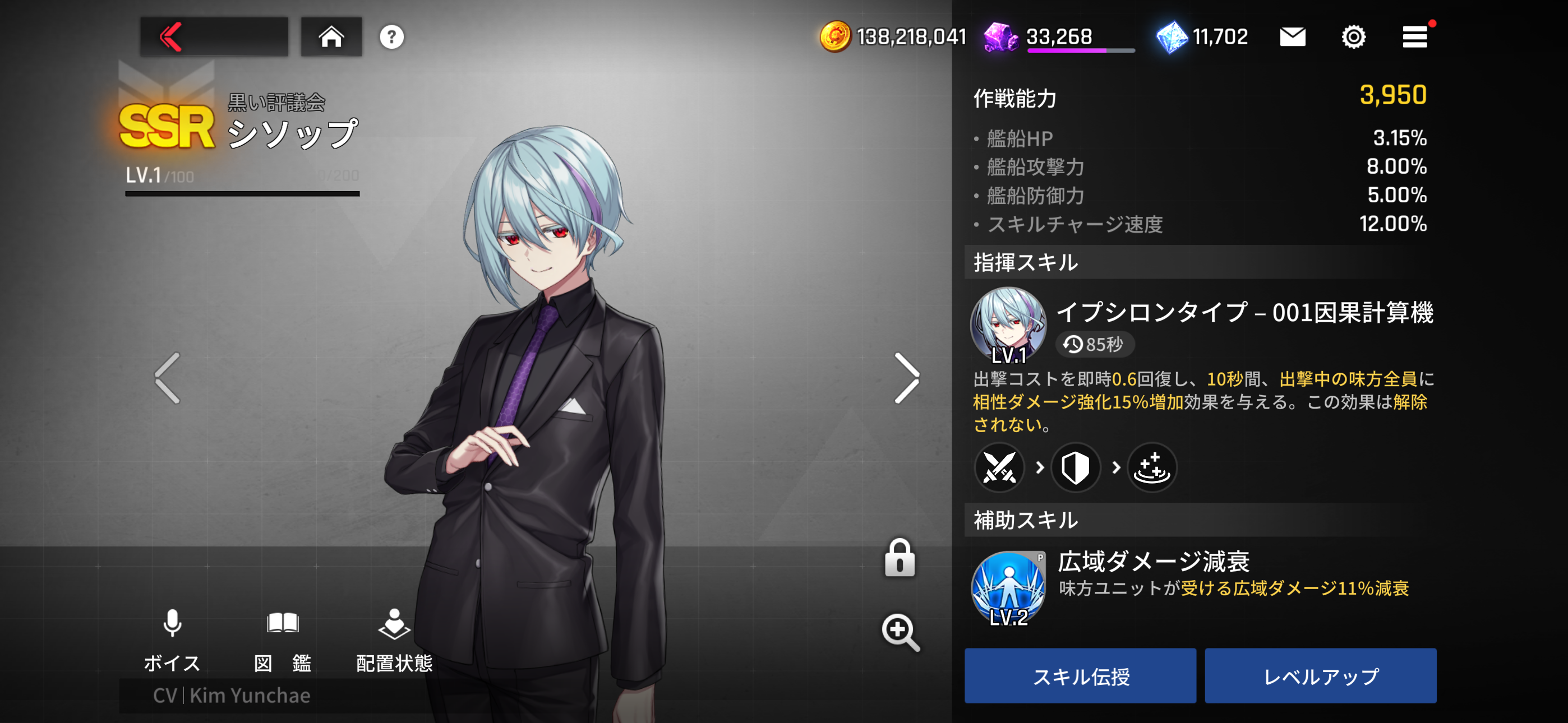Open the question mark help
The image size is (1568, 723).
pyautogui.click(x=391, y=37)
